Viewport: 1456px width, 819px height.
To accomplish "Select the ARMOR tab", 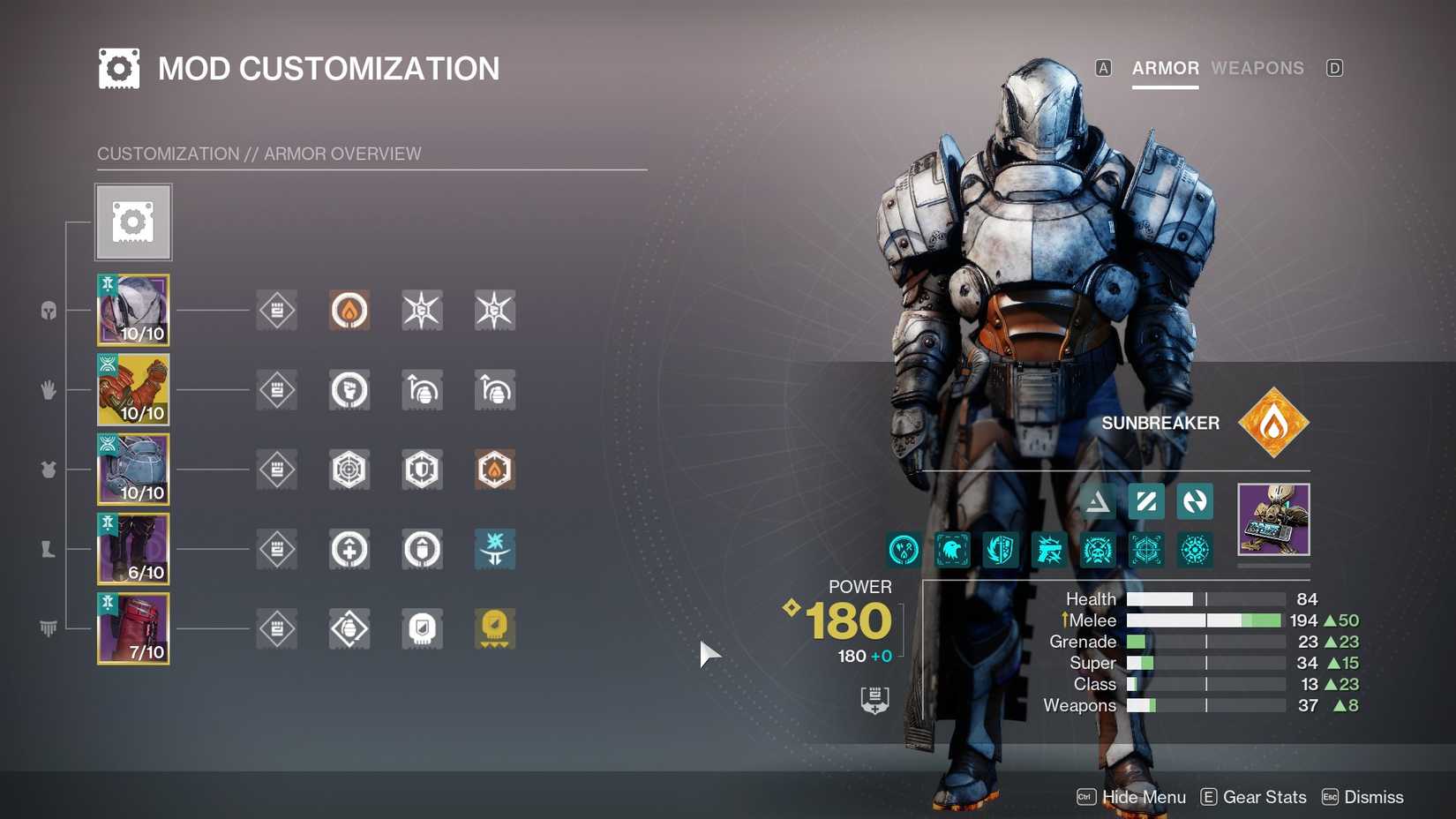I will click(x=1164, y=68).
